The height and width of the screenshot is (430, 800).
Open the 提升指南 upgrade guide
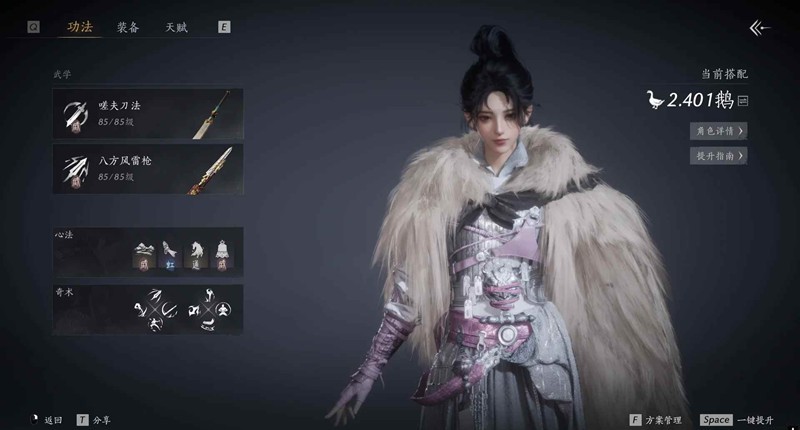(719, 155)
